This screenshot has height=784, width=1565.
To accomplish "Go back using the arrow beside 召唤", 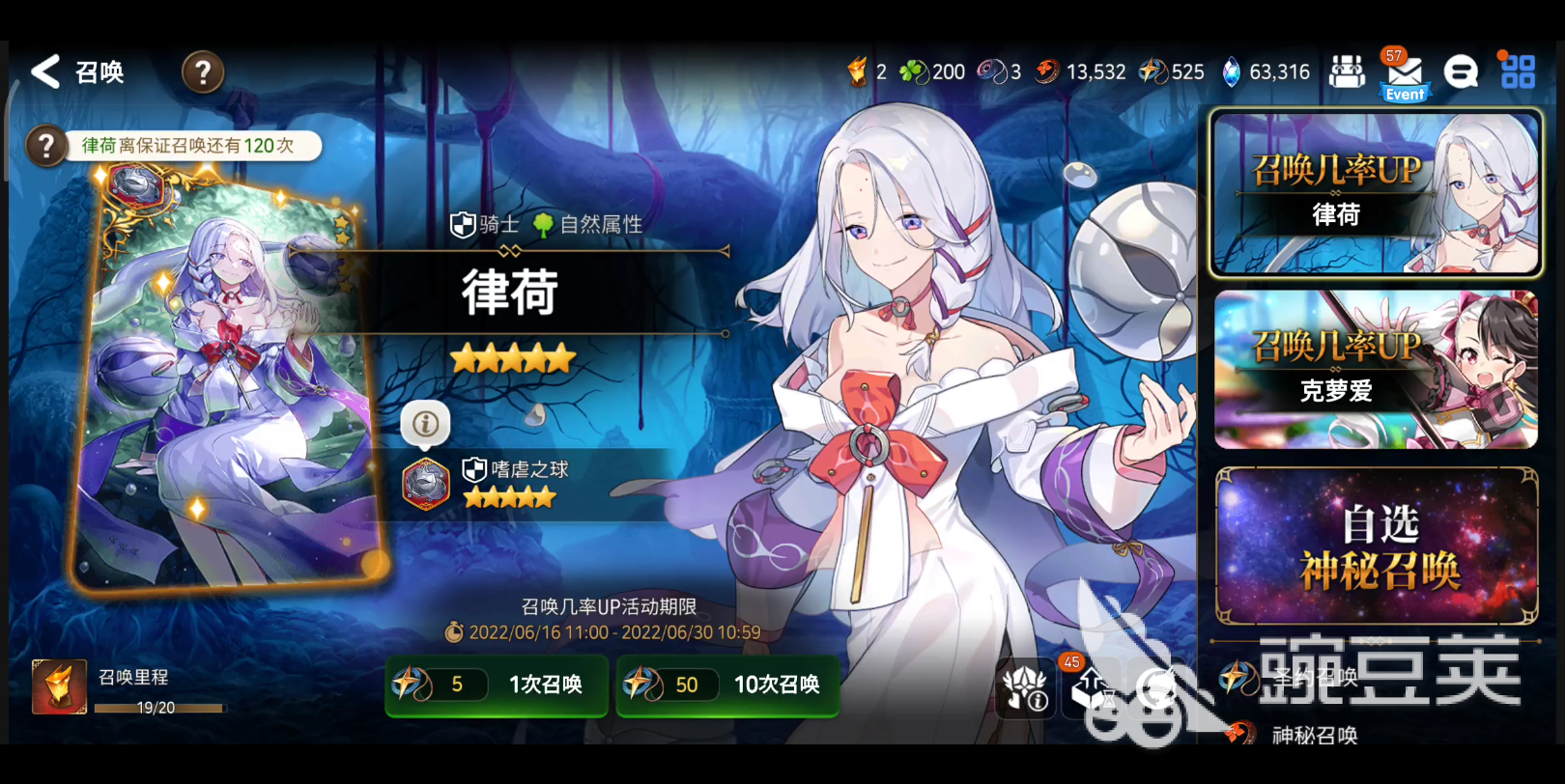I will coord(45,71).
